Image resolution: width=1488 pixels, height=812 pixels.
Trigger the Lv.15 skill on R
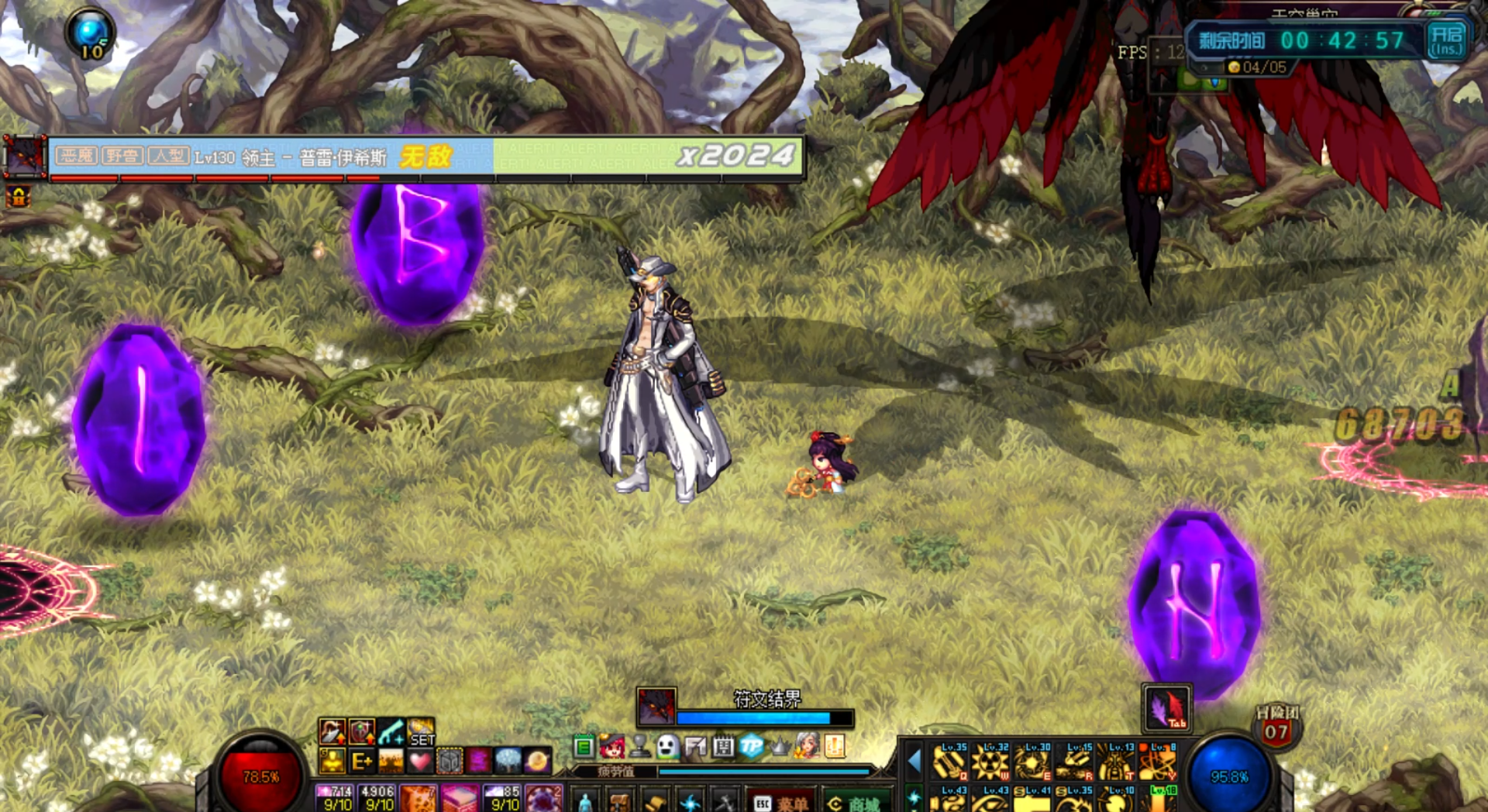[x=1074, y=762]
